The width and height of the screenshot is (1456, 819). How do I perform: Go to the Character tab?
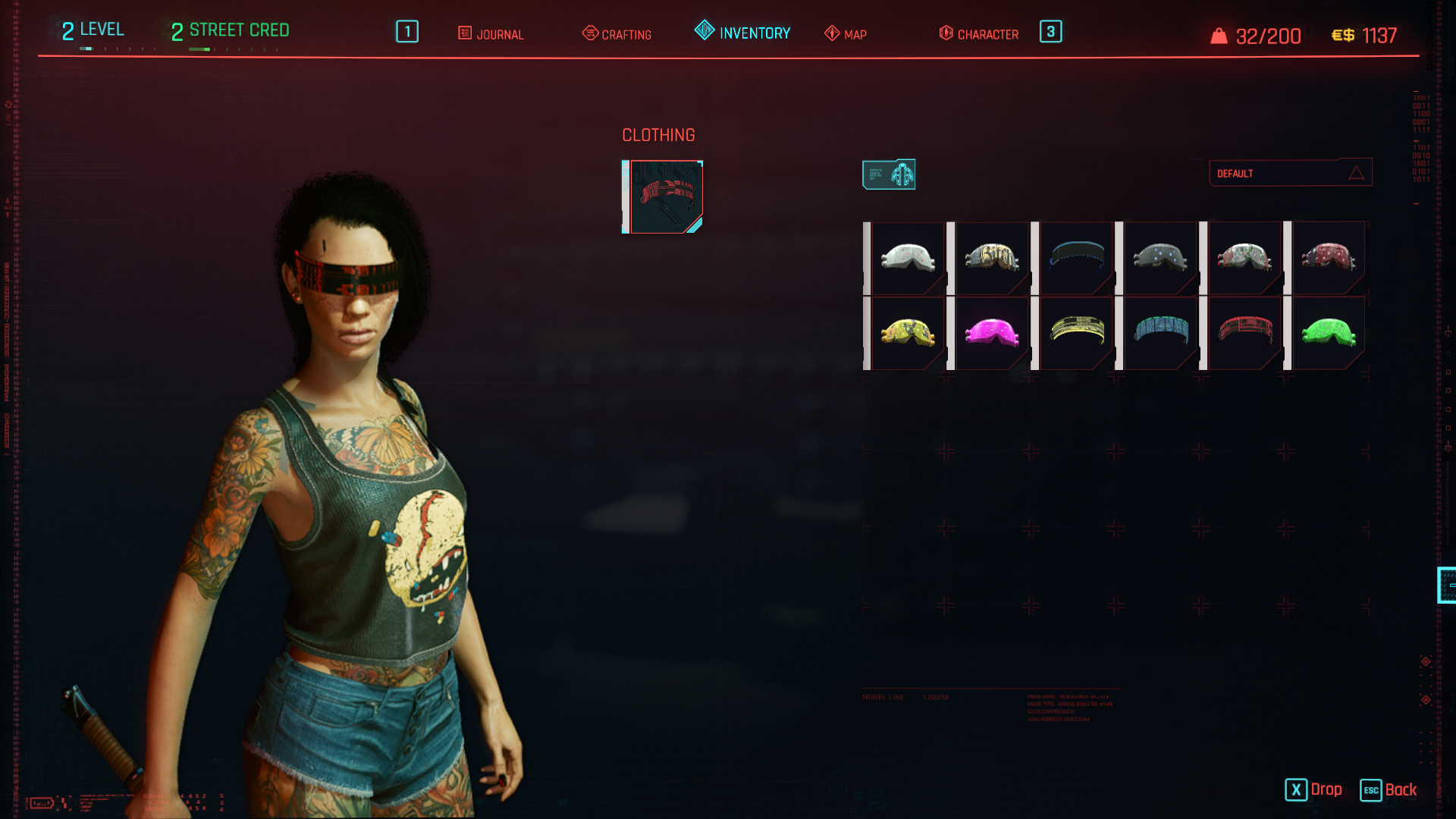[979, 34]
